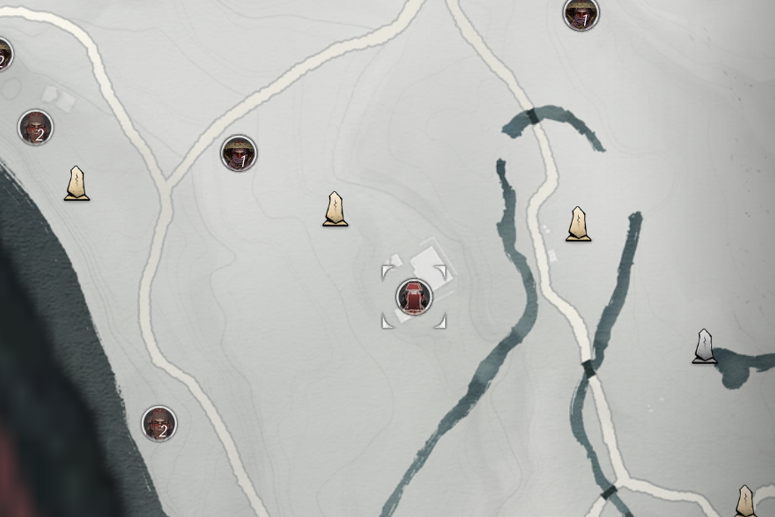This screenshot has width=775, height=517.
Task: Select the enemy portrait marker numbered 1
Action: 239,154
